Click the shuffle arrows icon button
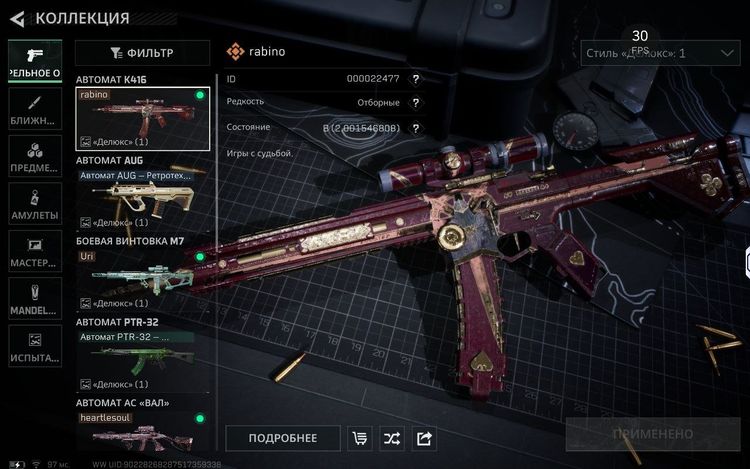Viewport: 750px width, 469px height. (392, 438)
